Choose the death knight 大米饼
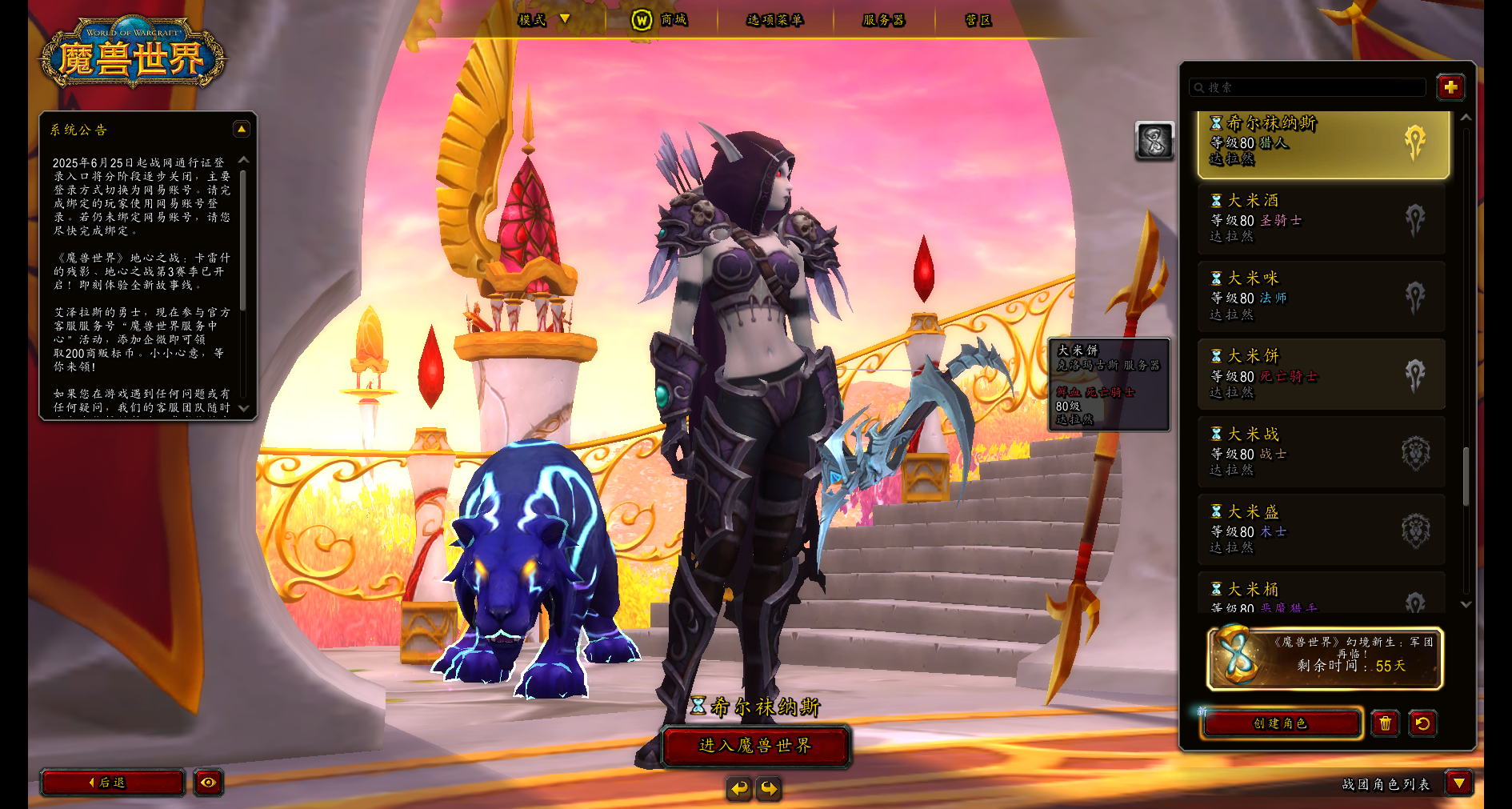 (1322, 374)
